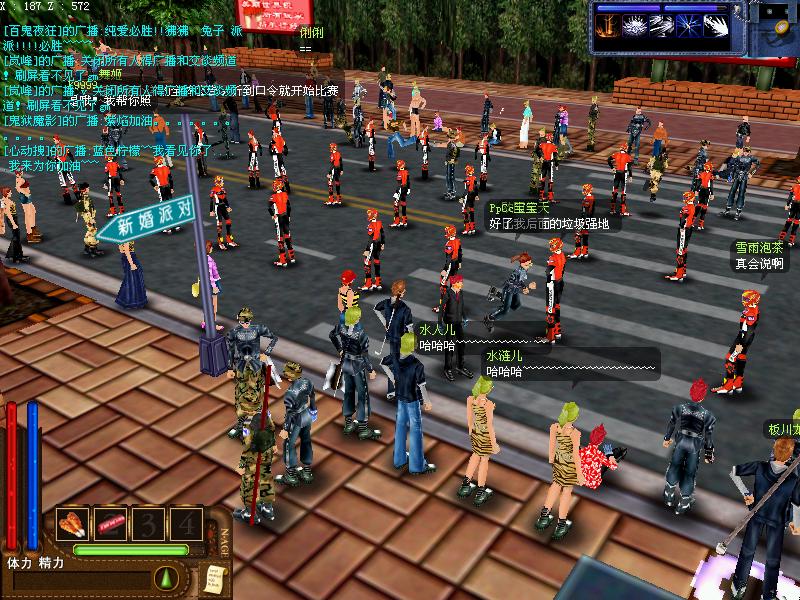Use the fried chicken drumsticks hotbar item
This screenshot has height=600, width=800.
[x=73, y=523]
